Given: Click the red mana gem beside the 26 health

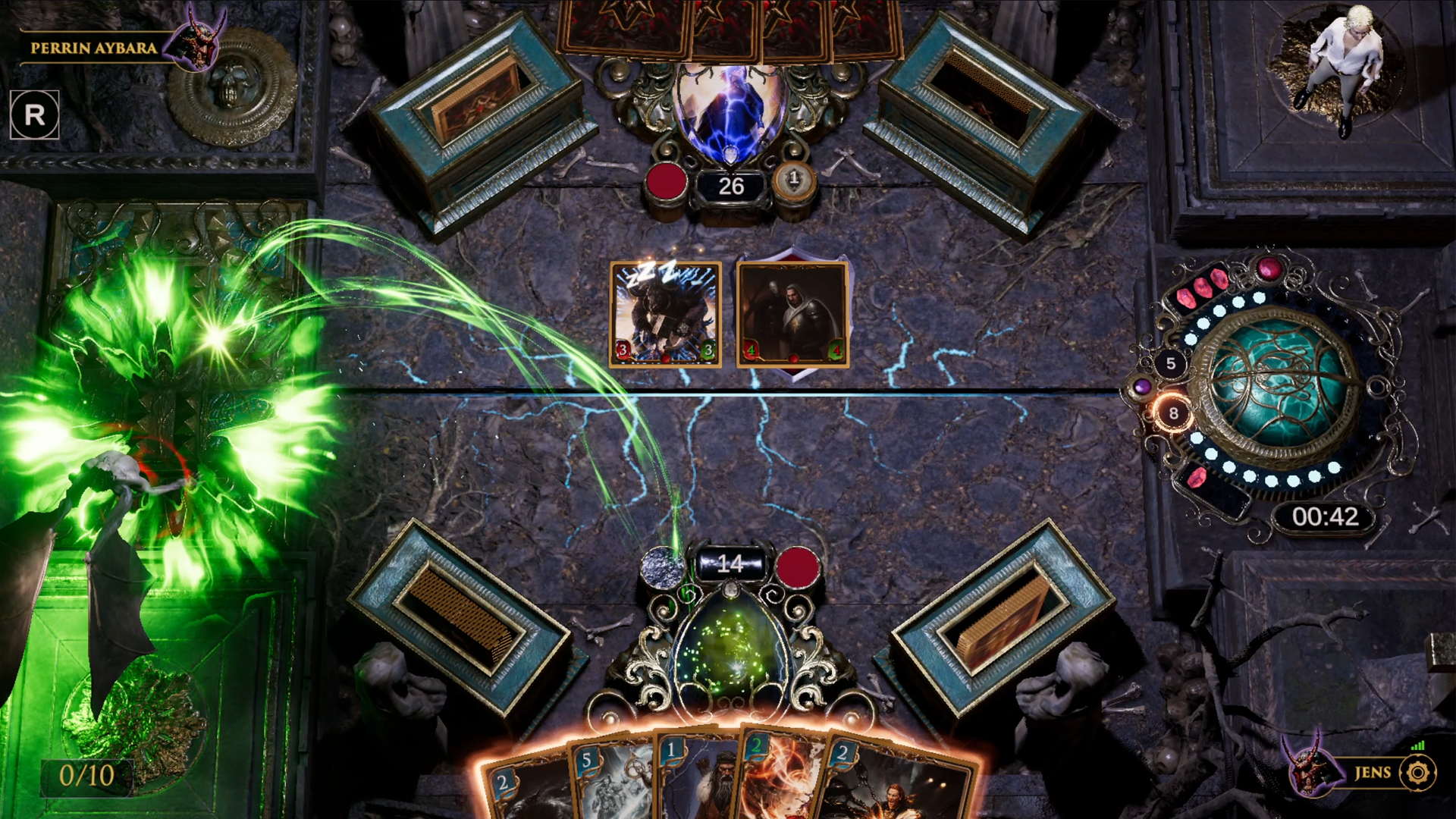Looking at the screenshot, I should (667, 182).
